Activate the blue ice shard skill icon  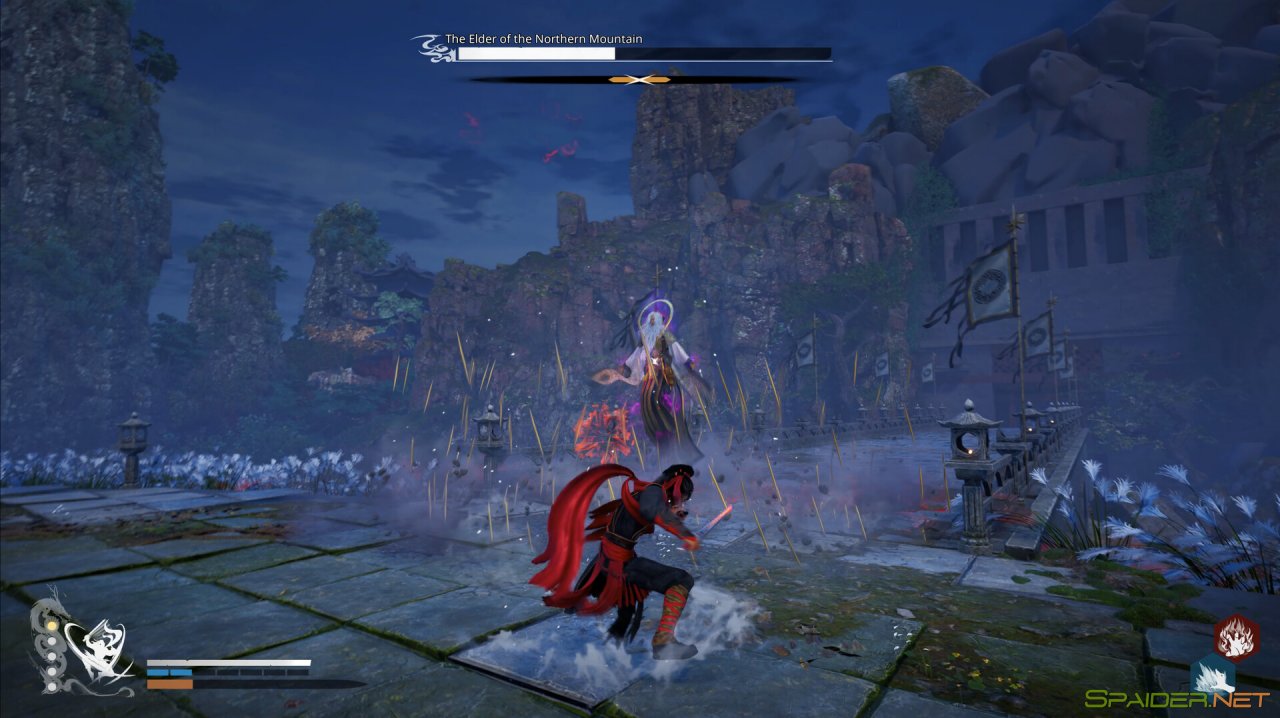click(1212, 676)
